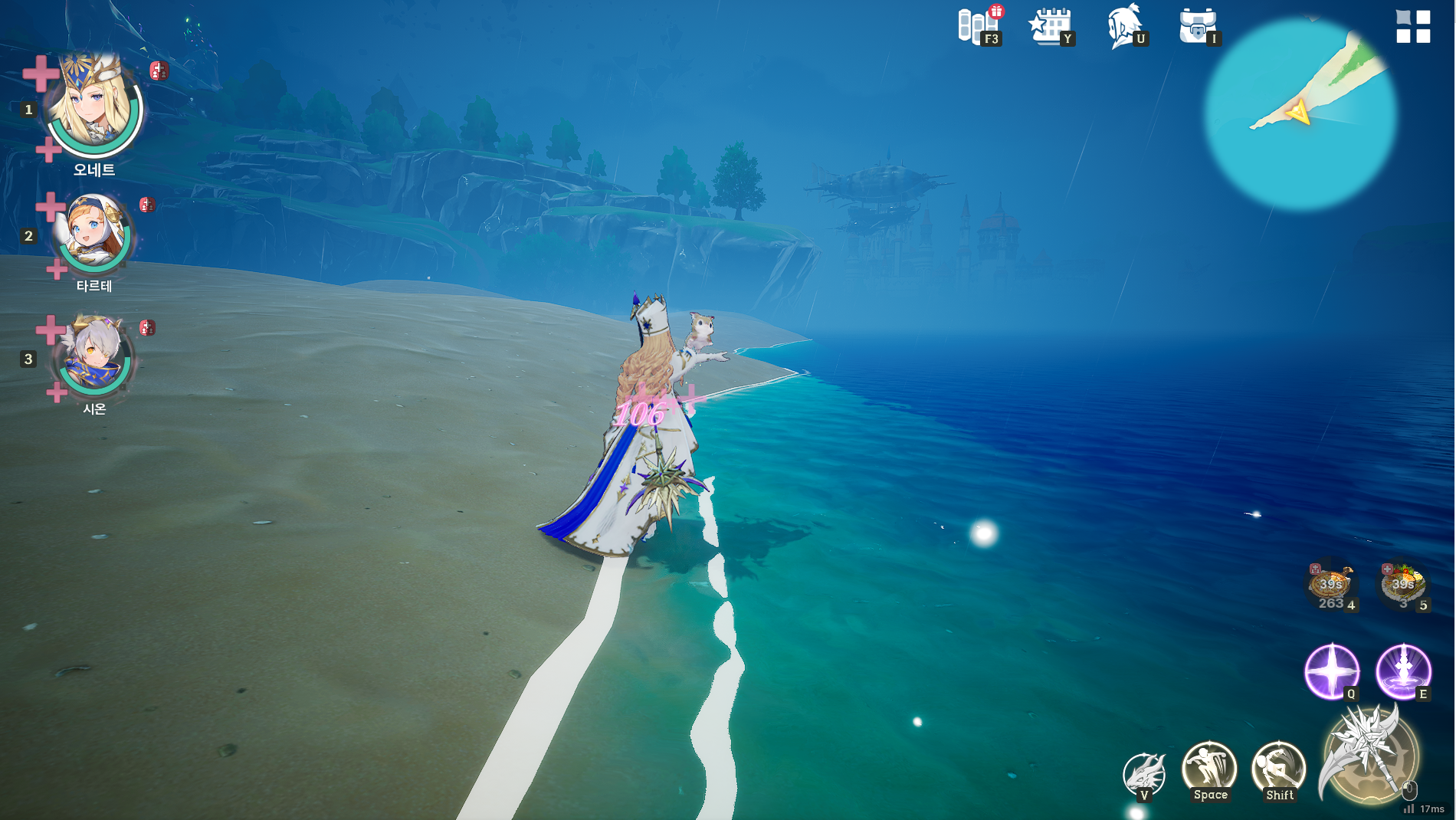Activate the Shift dash action
Screen dimensions: 1456x820
click(1278, 770)
